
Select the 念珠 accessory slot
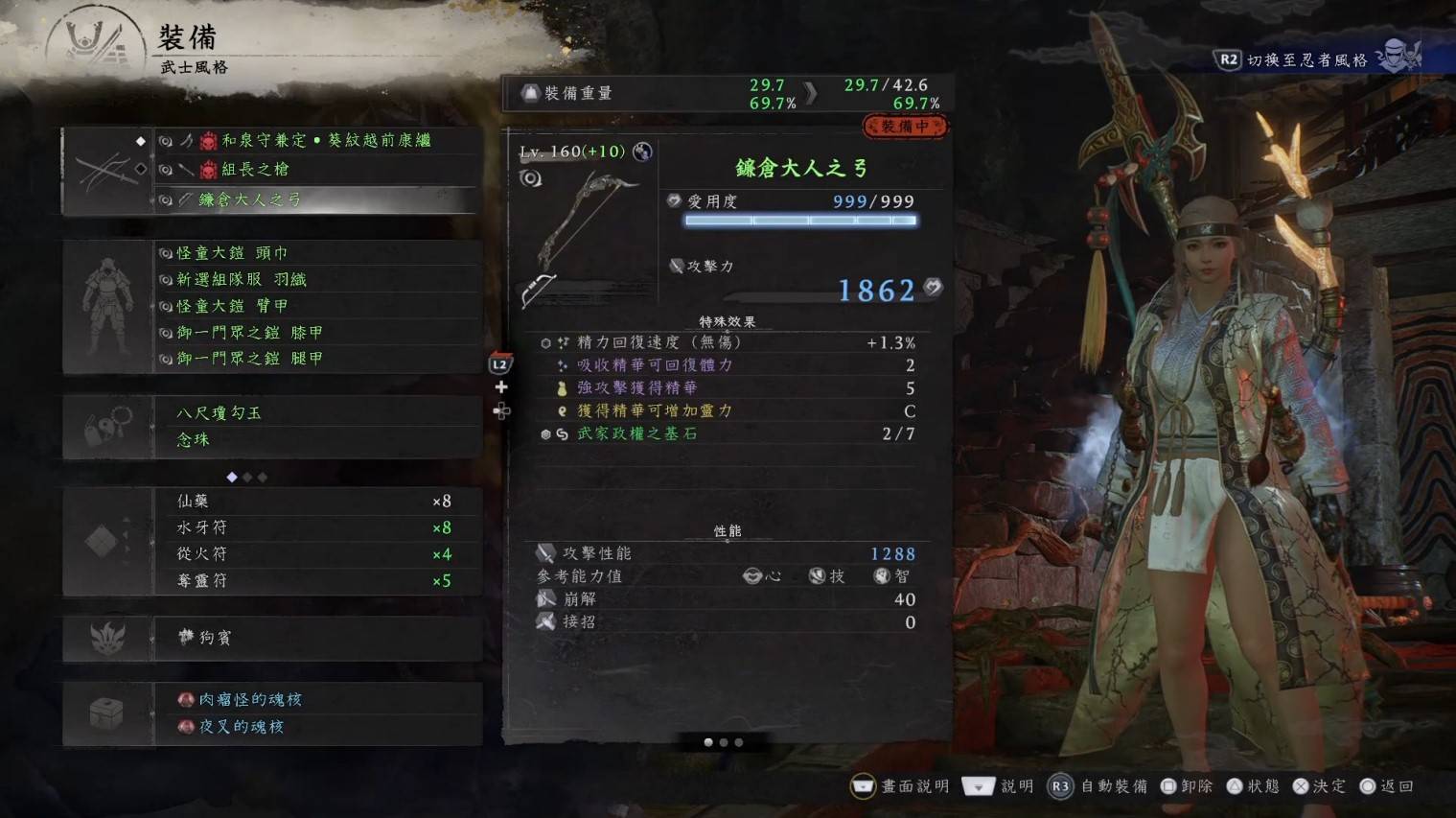pyautogui.click(x=194, y=440)
